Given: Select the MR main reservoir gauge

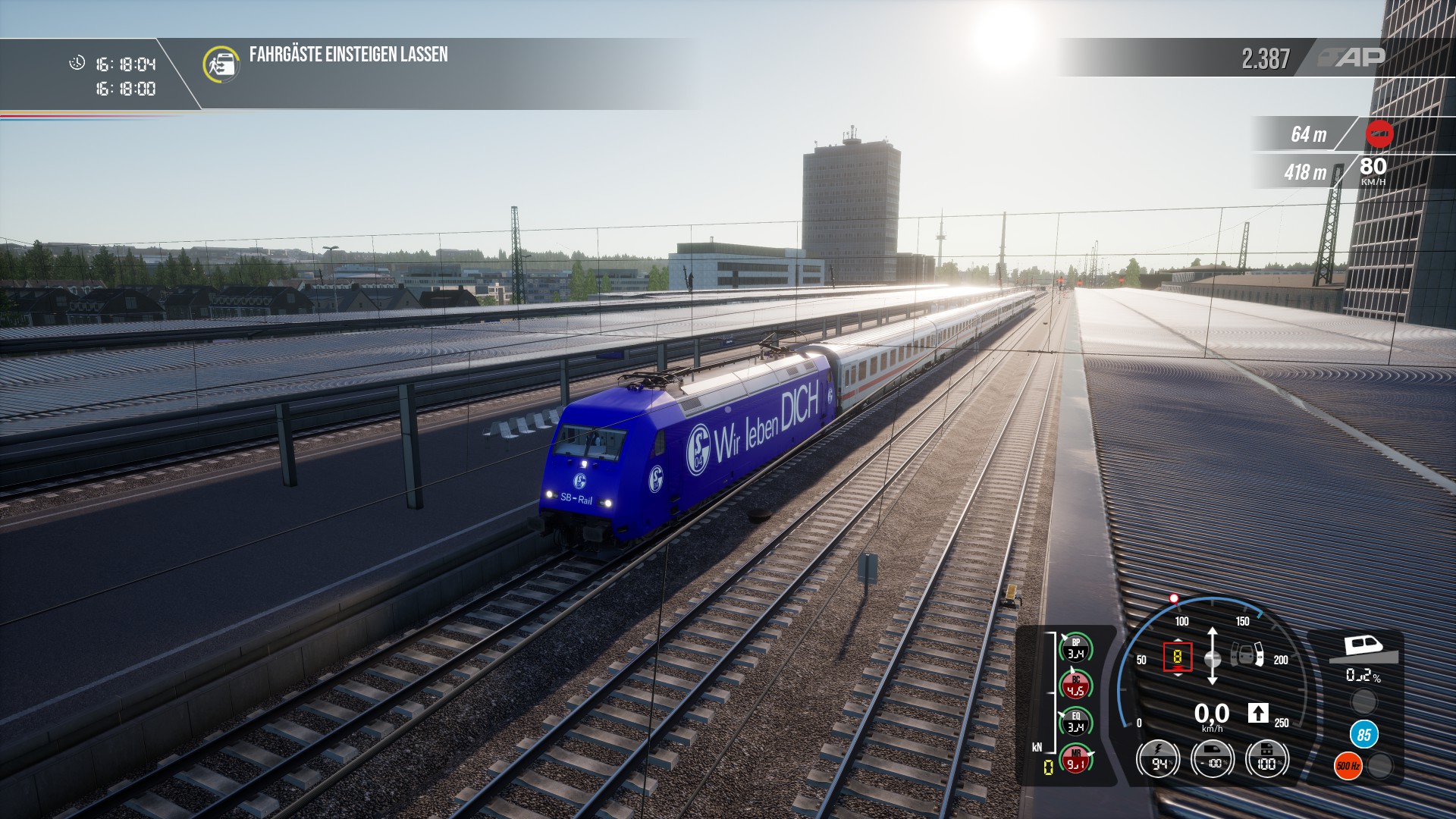Looking at the screenshot, I should tap(1075, 759).
